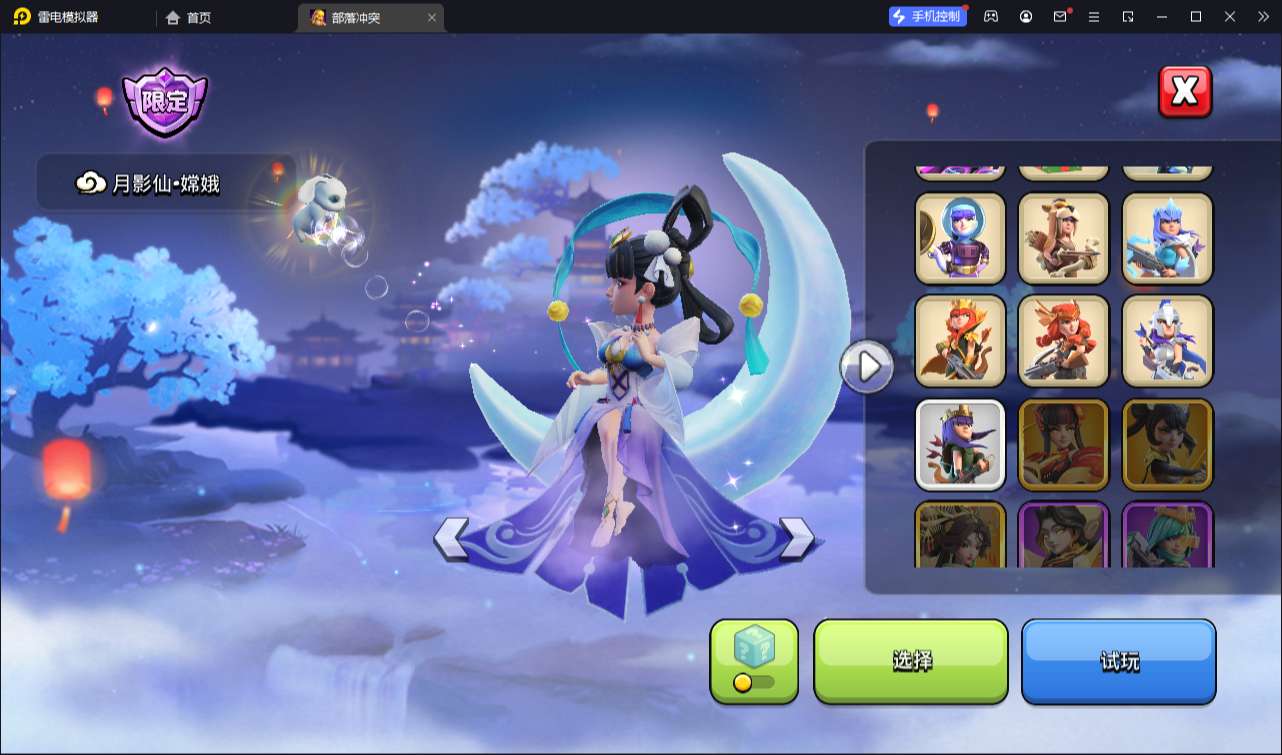Image resolution: width=1282 pixels, height=755 pixels.
Task: Open the emulator's 首页 home tab
Action: (x=188, y=17)
